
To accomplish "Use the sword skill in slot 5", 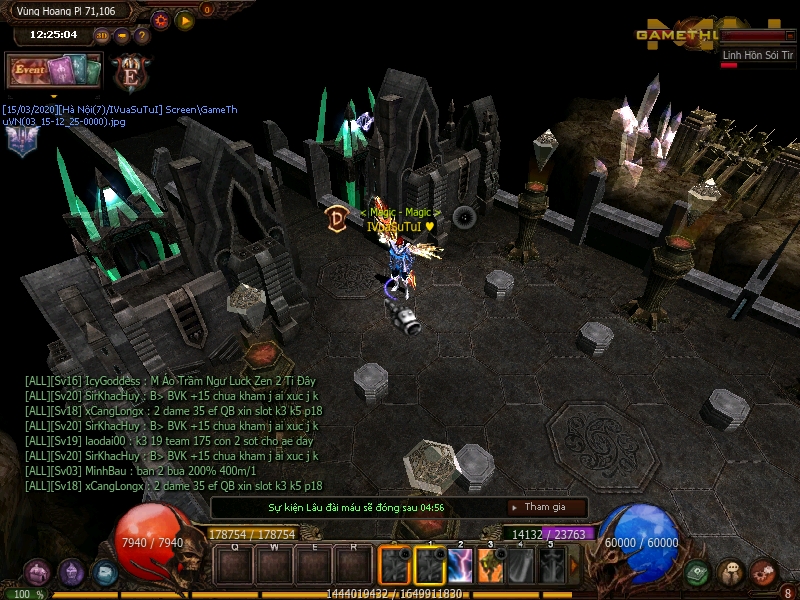I will 552,566.
